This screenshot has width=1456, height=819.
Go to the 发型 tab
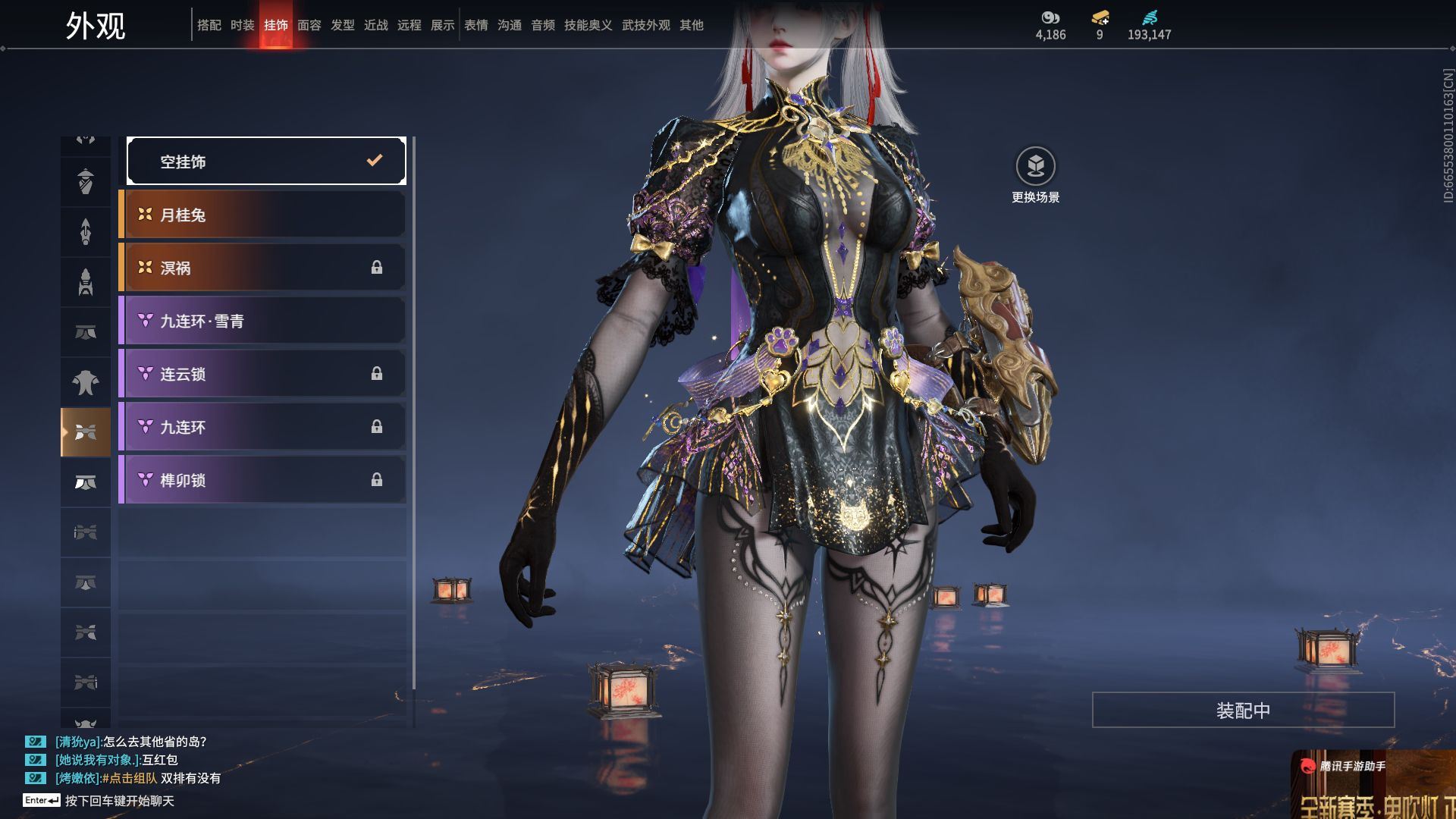pos(342,25)
